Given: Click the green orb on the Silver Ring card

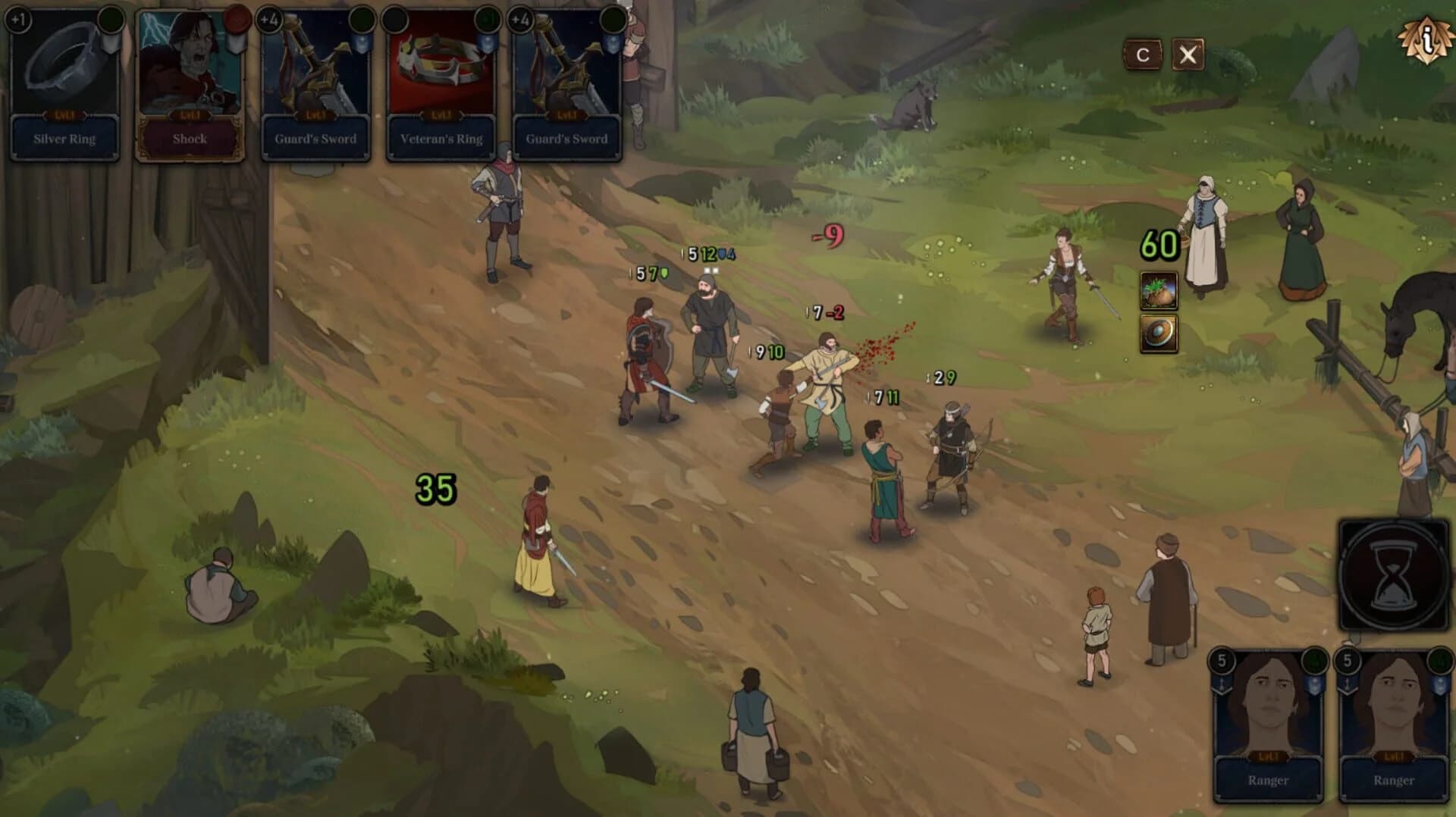Looking at the screenshot, I should click(109, 21).
